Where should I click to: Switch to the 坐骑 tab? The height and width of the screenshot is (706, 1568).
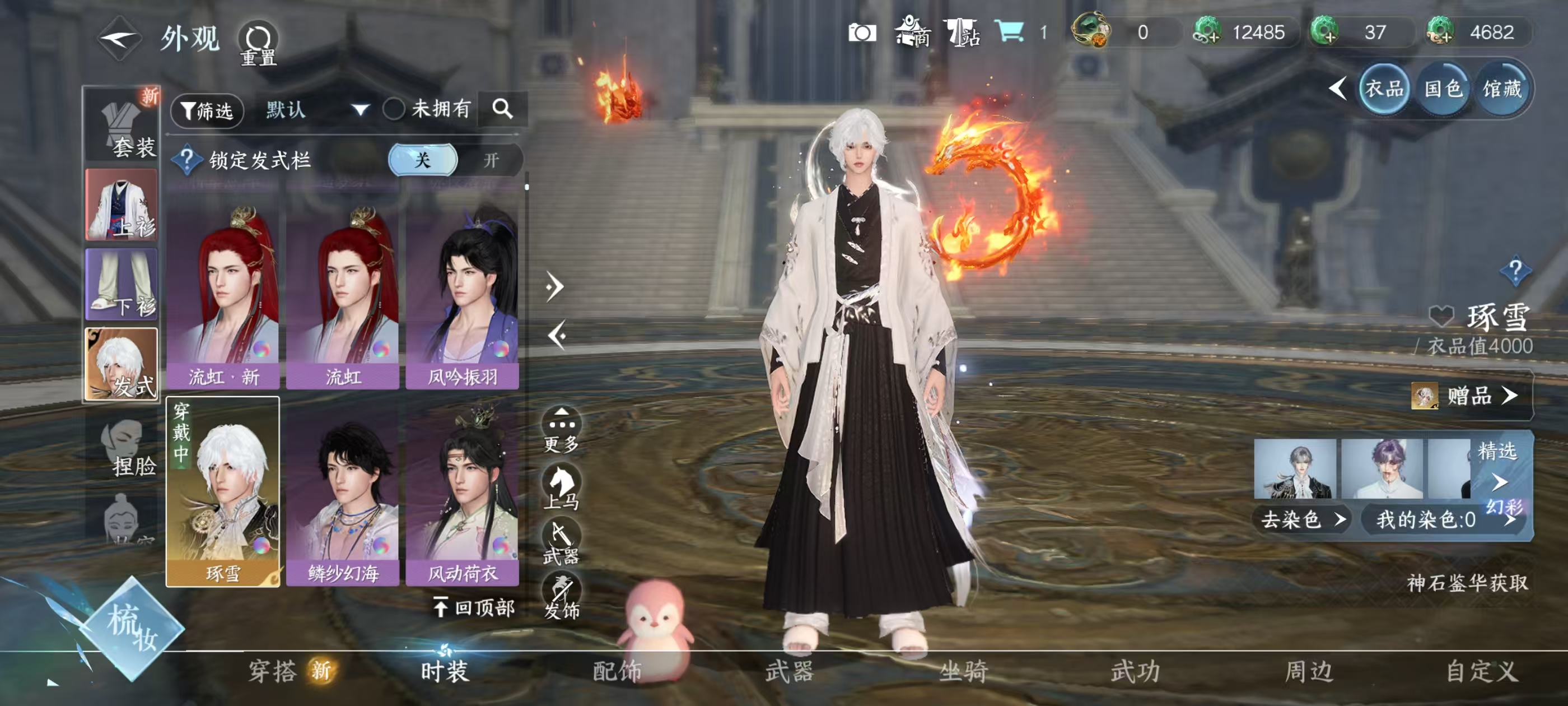point(963,671)
